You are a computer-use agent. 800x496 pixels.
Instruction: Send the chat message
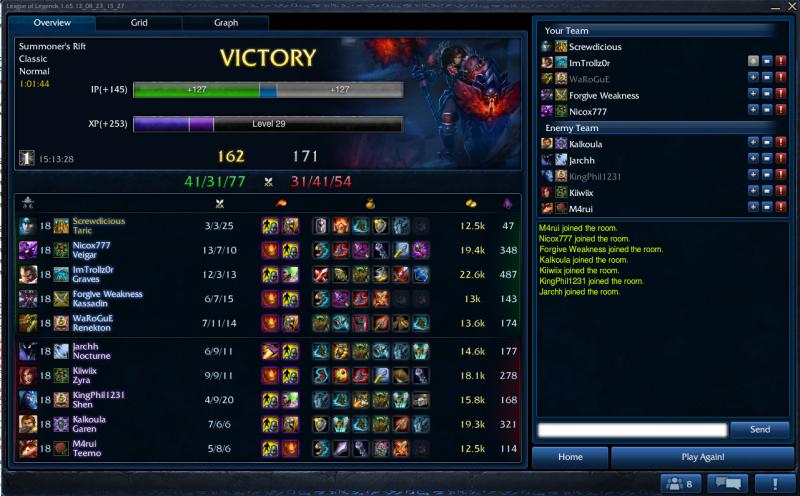(x=759, y=430)
